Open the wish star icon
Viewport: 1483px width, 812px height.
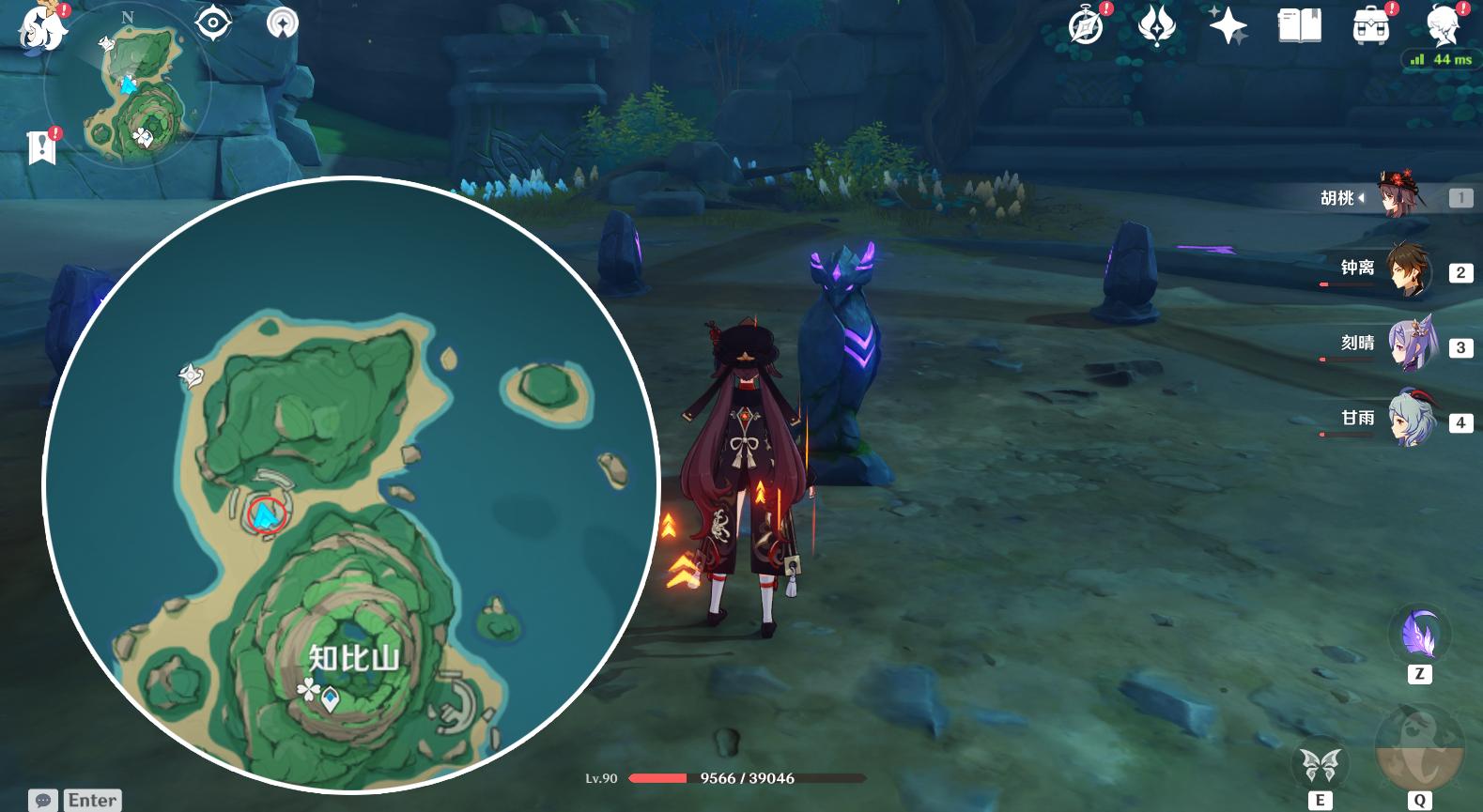[1228, 26]
